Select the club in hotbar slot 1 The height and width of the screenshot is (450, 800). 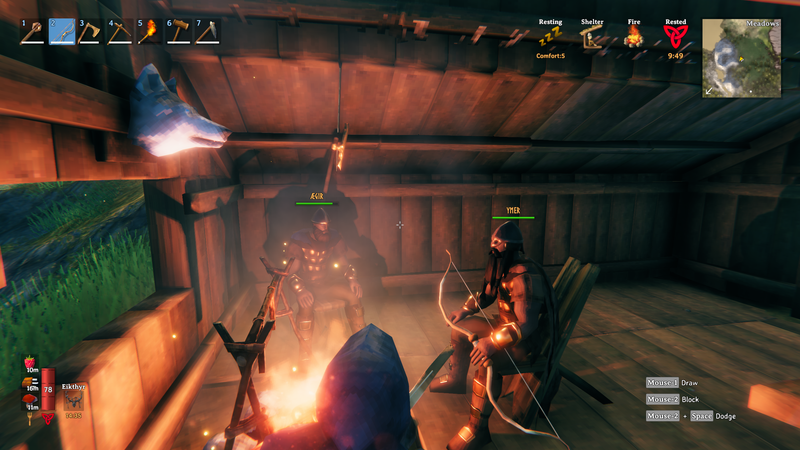(33, 32)
